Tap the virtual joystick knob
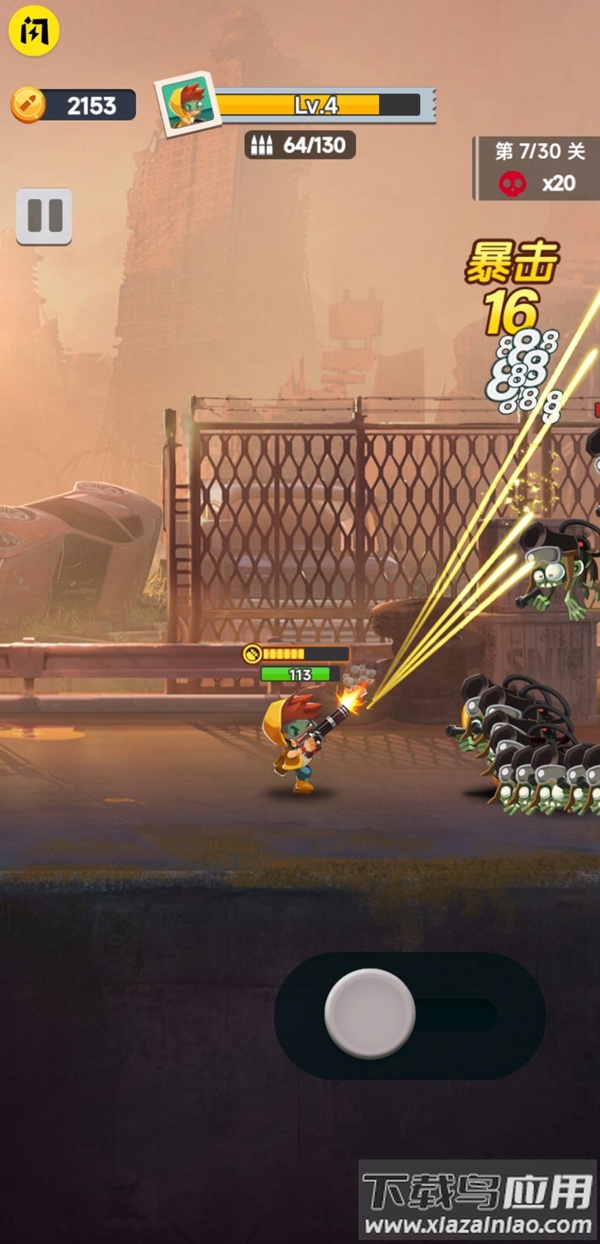 coord(370,1013)
